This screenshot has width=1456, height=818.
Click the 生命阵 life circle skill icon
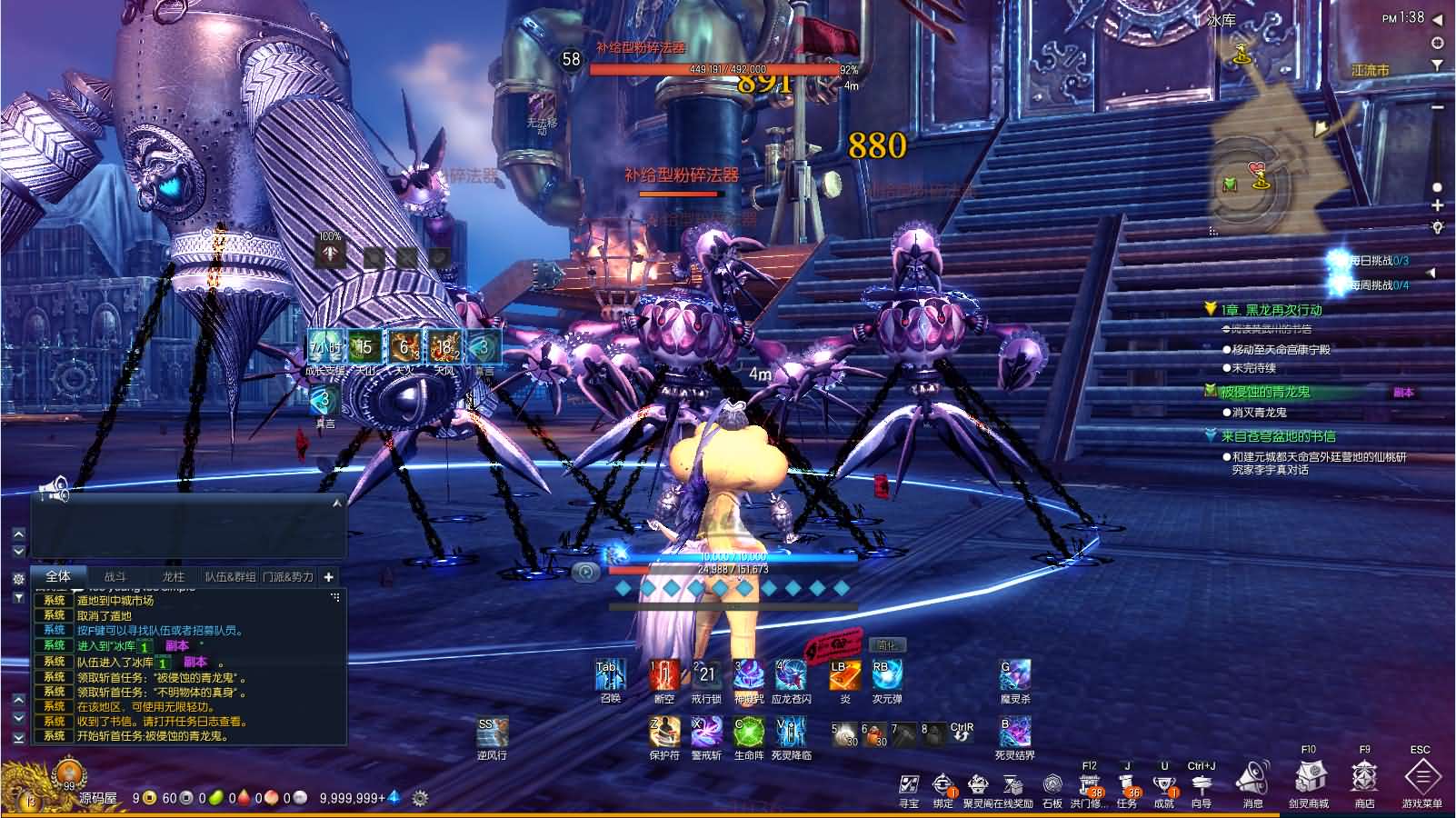(746, 732)
